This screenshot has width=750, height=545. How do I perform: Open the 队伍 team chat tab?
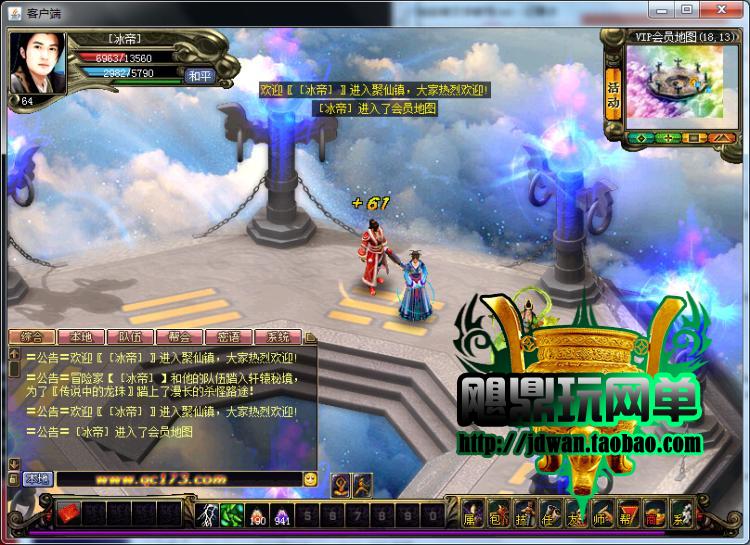130,337
